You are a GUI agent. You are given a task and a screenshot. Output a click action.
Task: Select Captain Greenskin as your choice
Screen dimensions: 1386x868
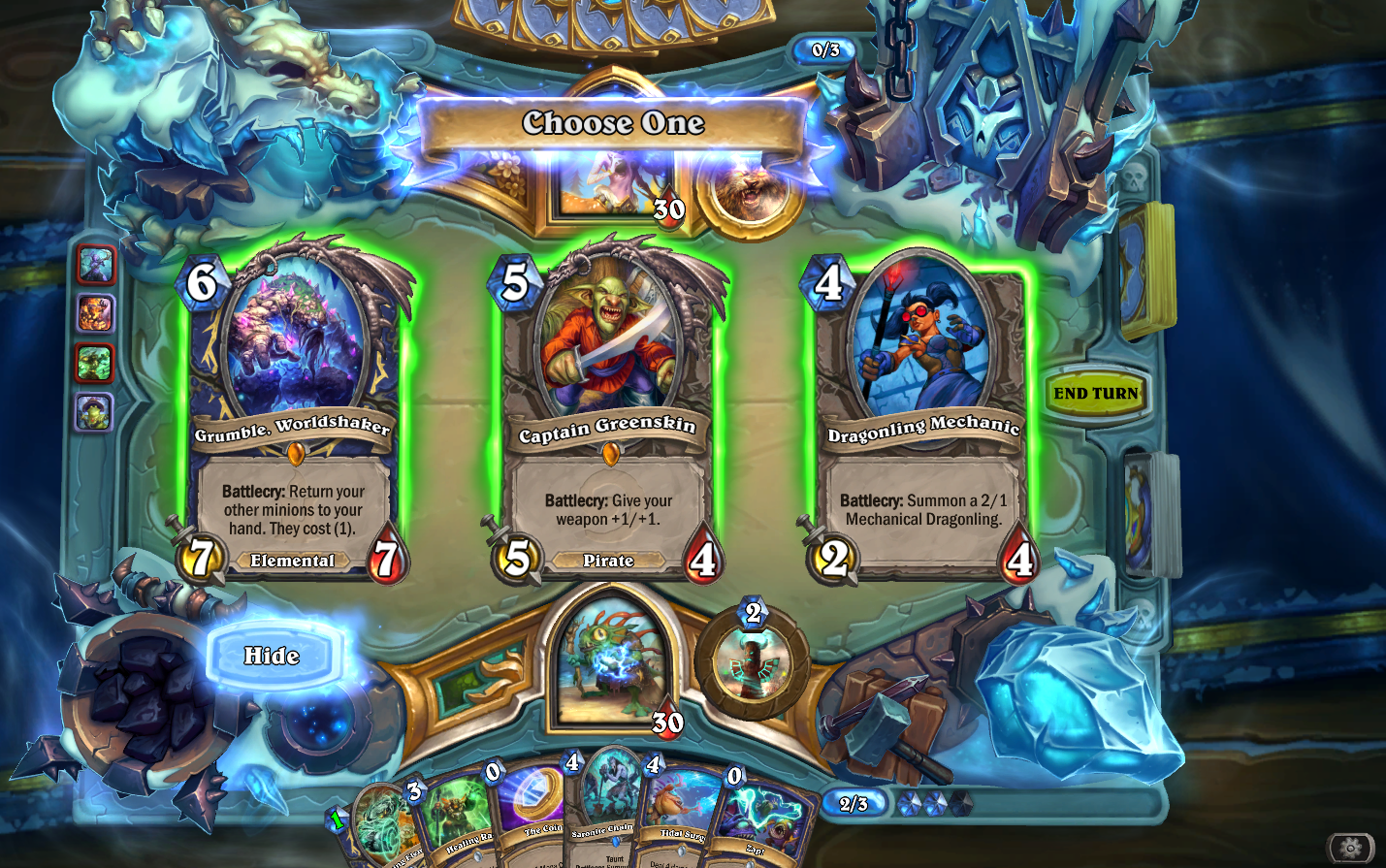pos(610,407)
